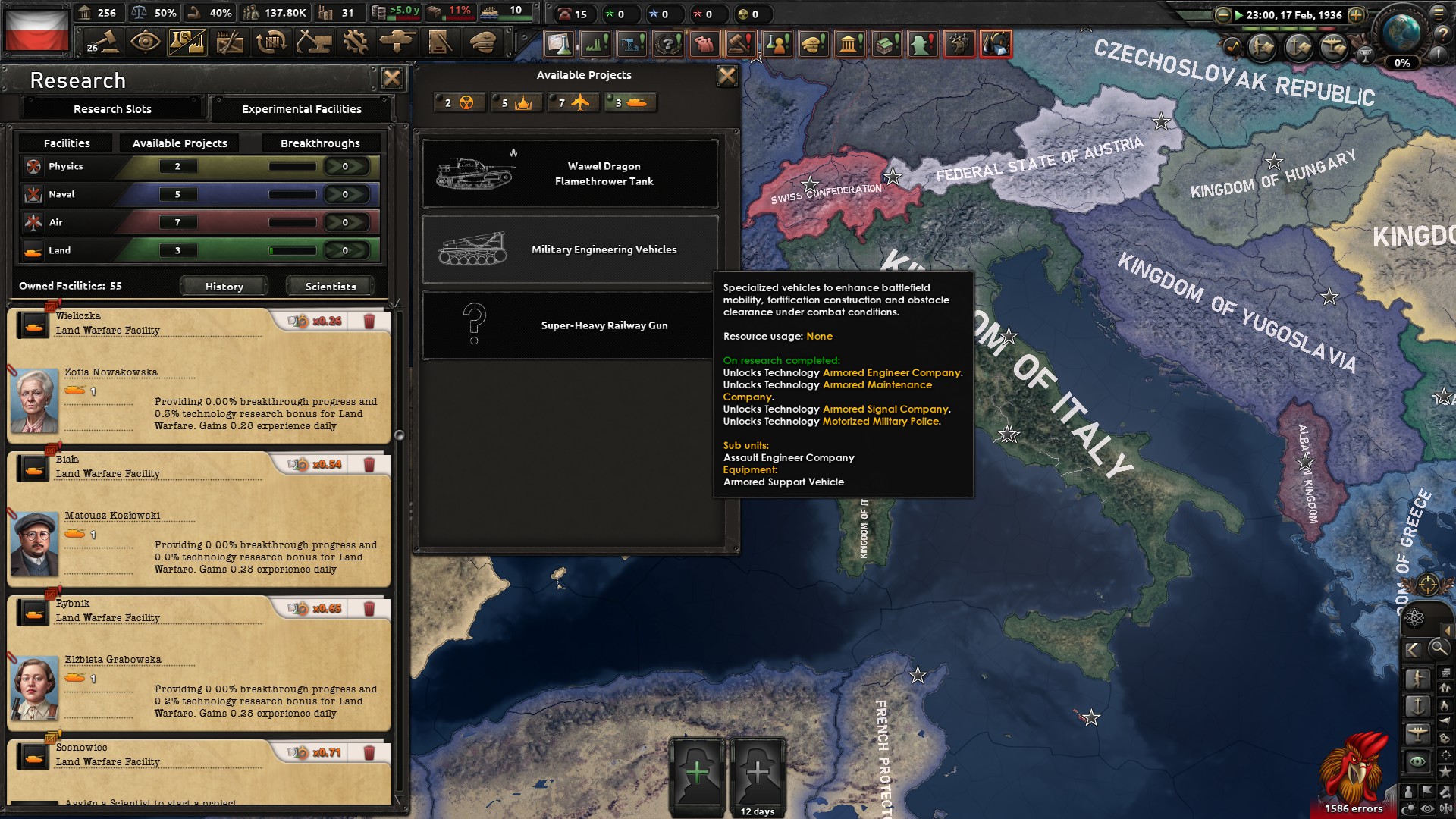The image size is (1456, 819).
Task: Choose the Wawel Dragon Flamethrower Tank project
Action: [570, 174]
